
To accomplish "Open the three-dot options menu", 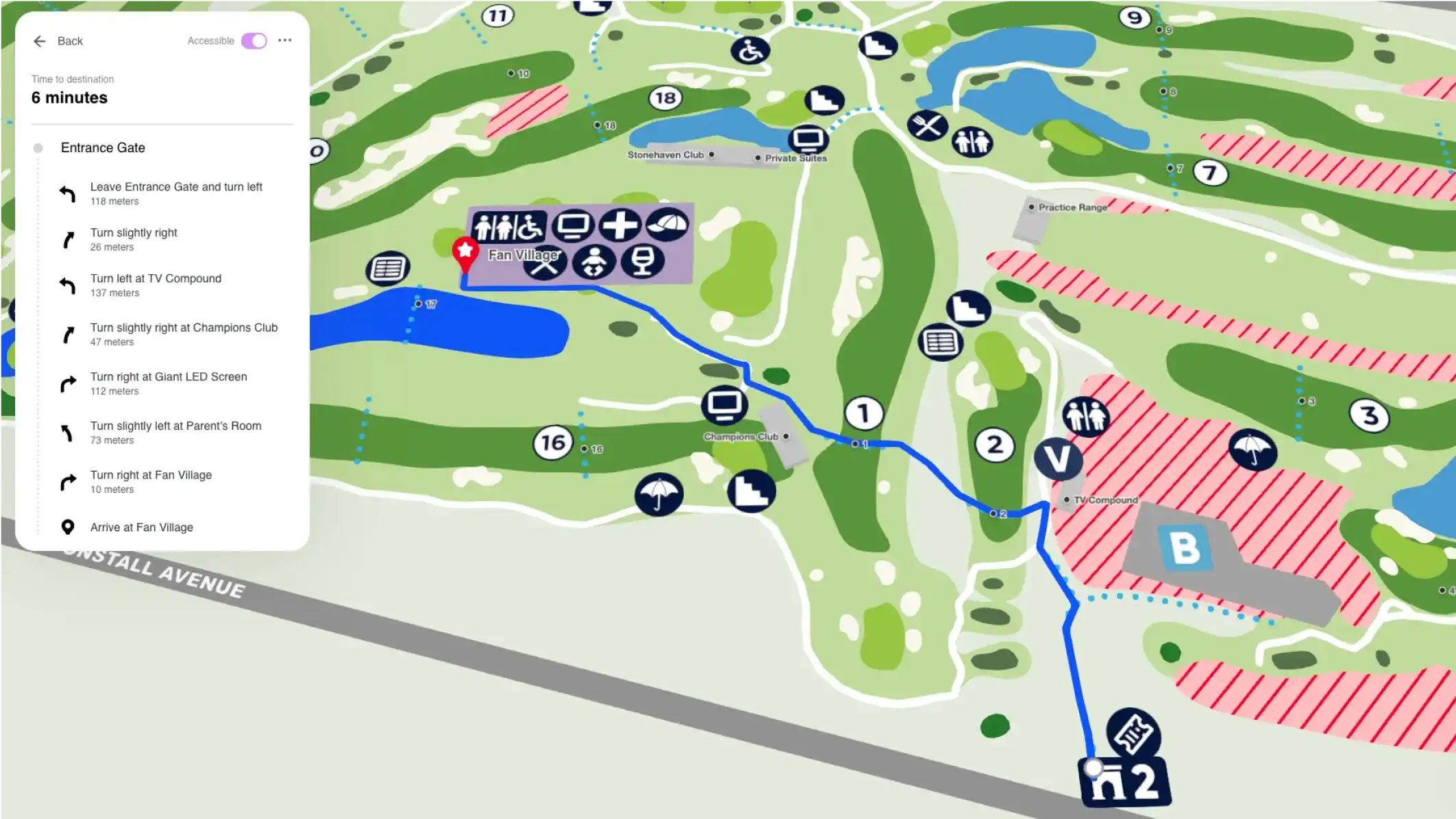I will point(285,40).
